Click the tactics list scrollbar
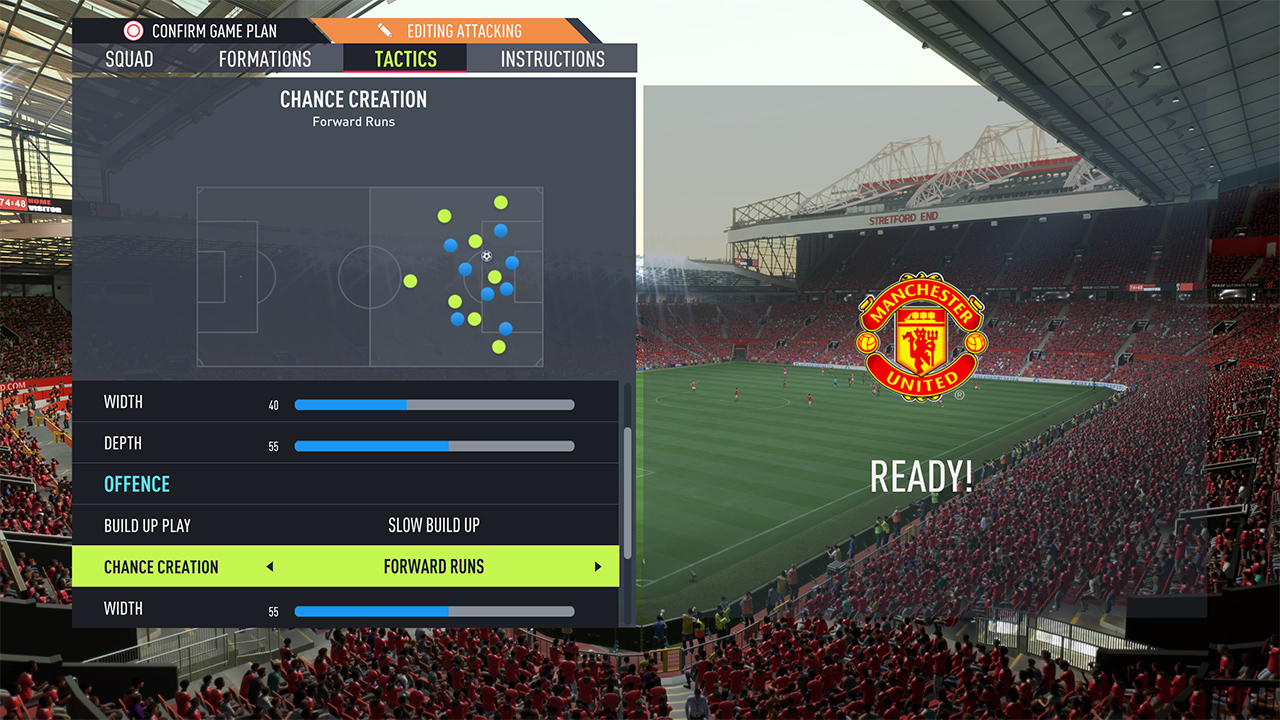The image size is (1280, 720). tap(628, 492)
